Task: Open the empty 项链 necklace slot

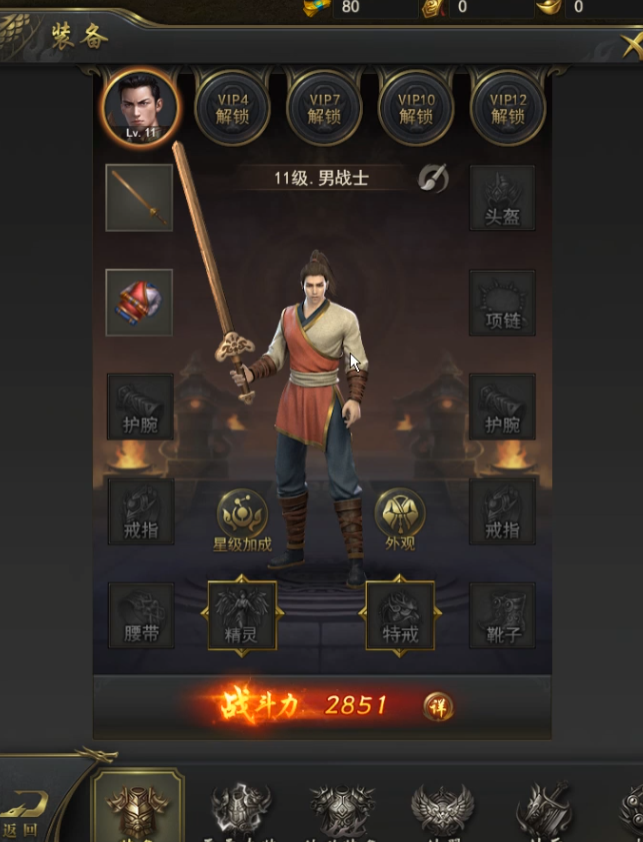Action: (x=502, y=302)
